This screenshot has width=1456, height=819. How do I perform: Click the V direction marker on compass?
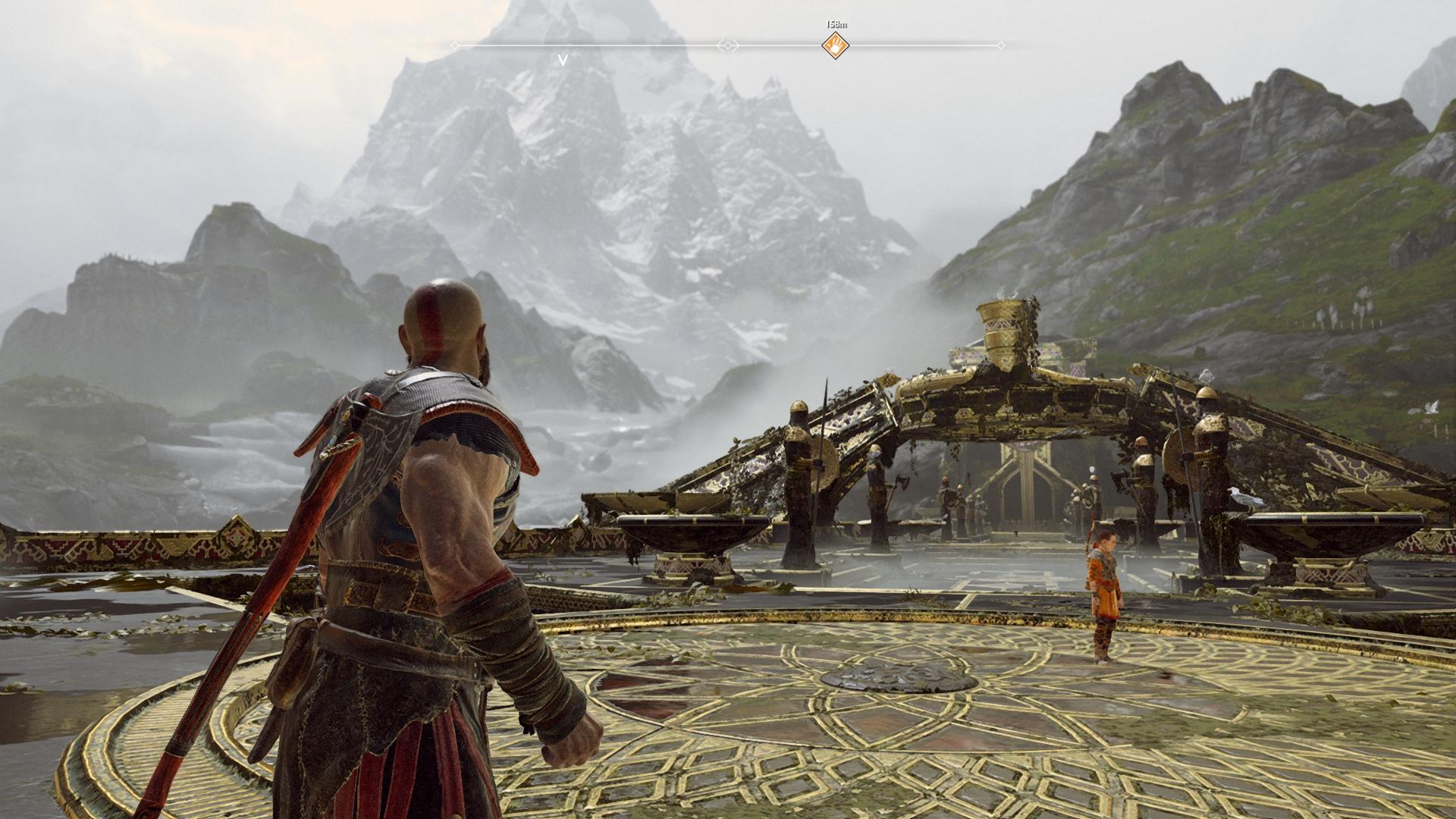point(563,60)
